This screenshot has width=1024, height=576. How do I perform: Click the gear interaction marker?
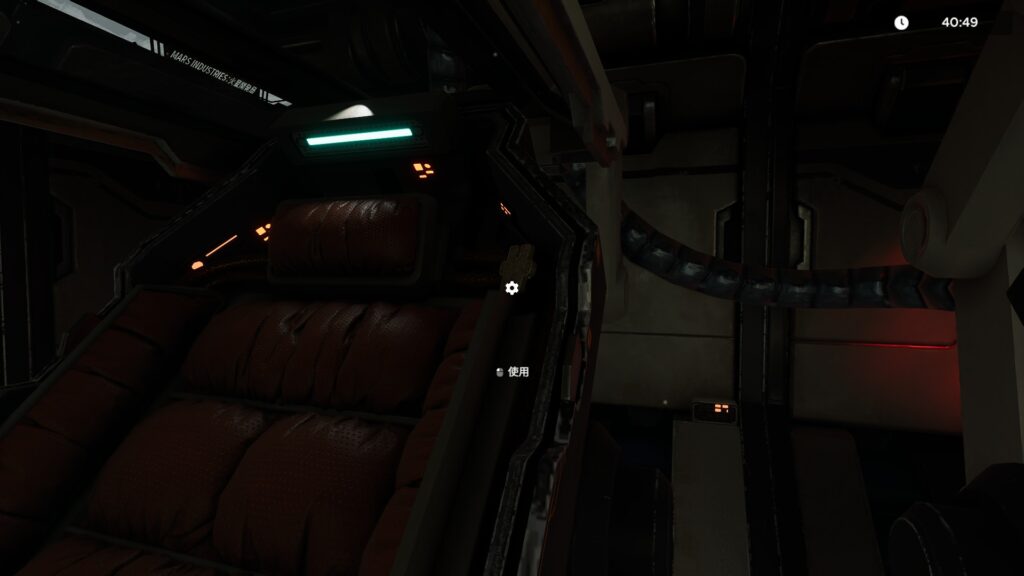click(x=512, y=288)
